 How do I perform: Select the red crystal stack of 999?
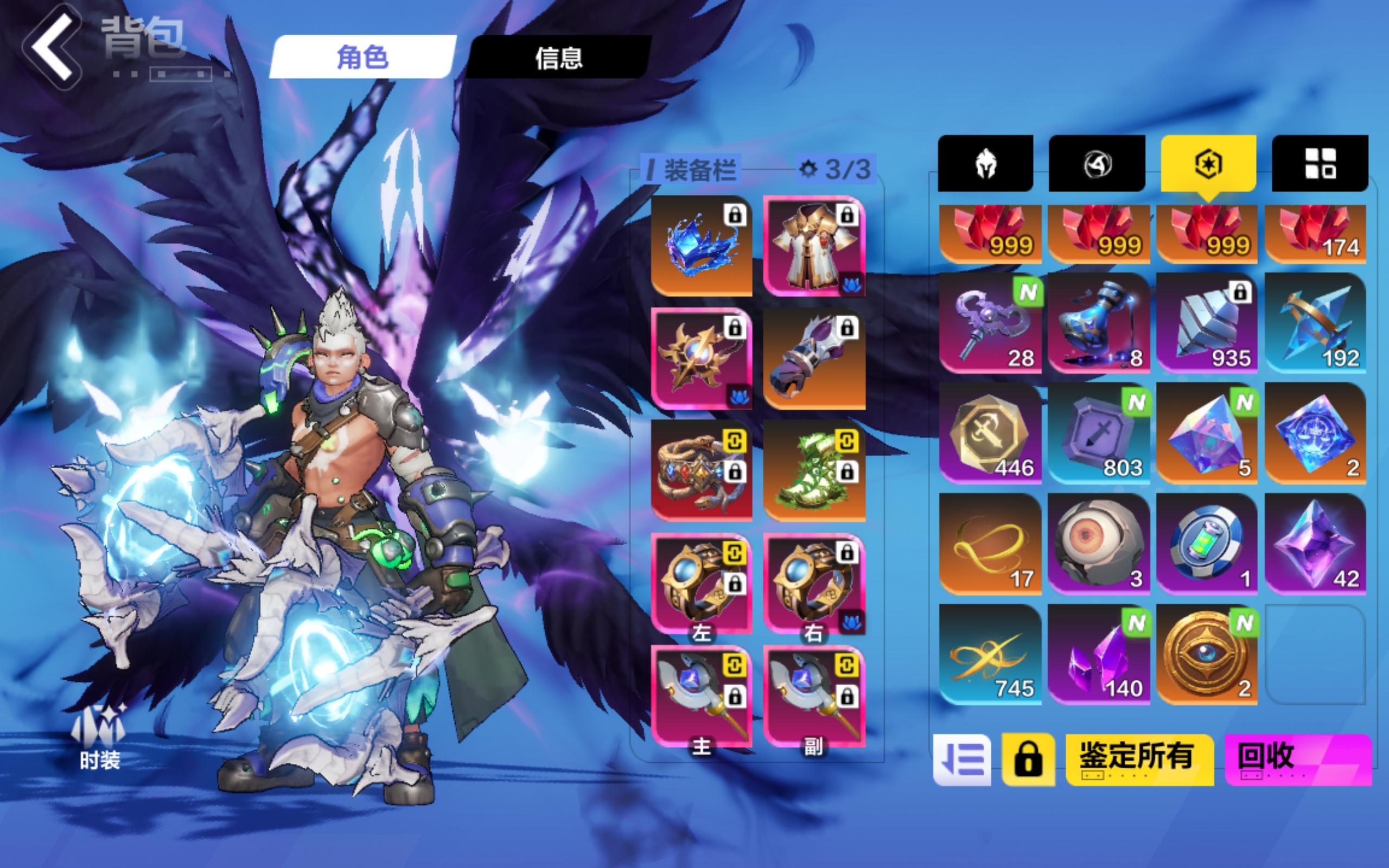click(990, 234)
